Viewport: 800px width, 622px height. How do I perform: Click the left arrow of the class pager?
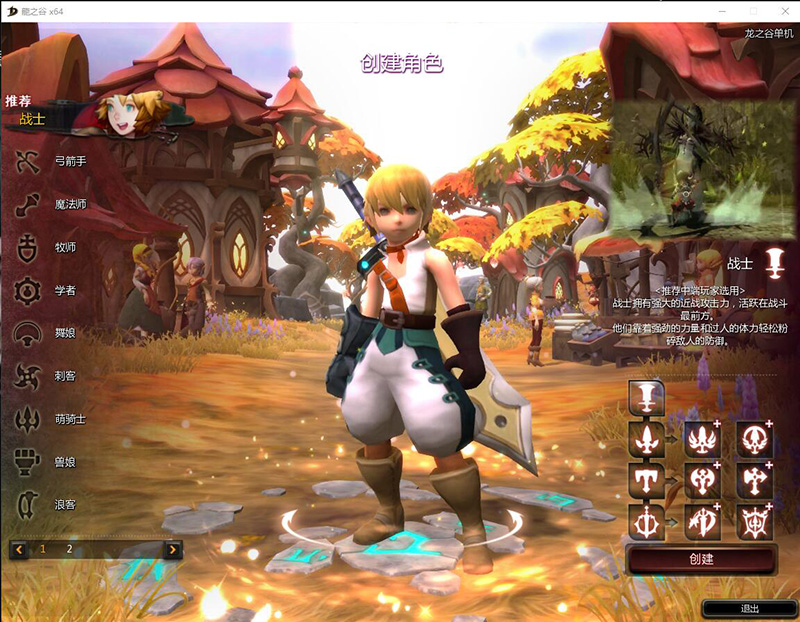(x=18, y=549)
